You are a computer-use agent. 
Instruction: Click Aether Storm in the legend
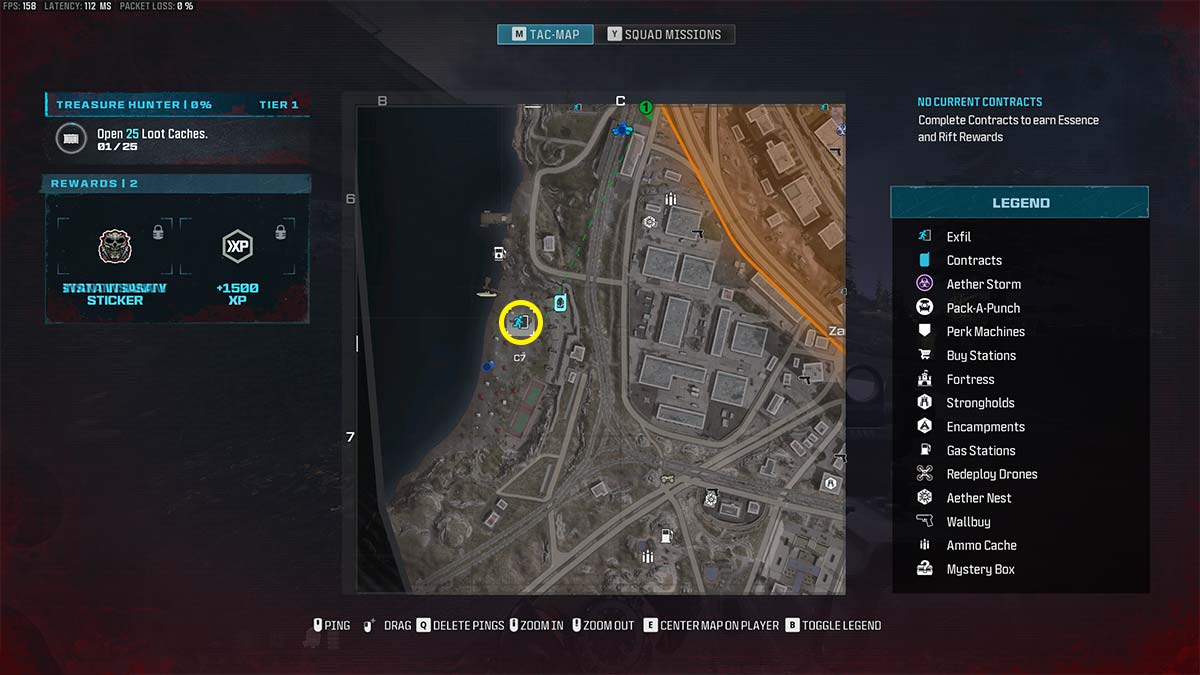983,284
